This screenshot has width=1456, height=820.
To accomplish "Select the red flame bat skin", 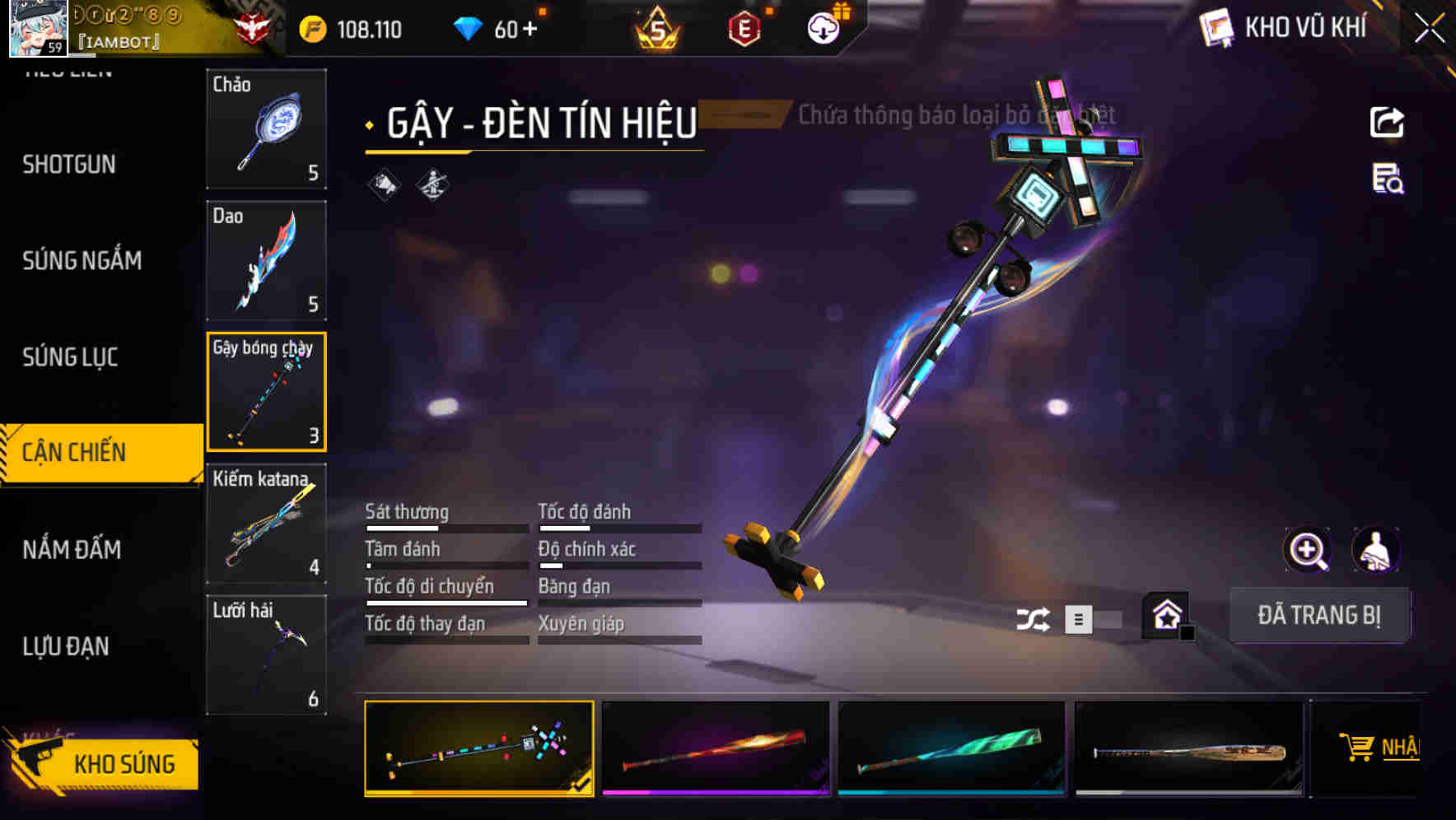I will coord(715,748).
